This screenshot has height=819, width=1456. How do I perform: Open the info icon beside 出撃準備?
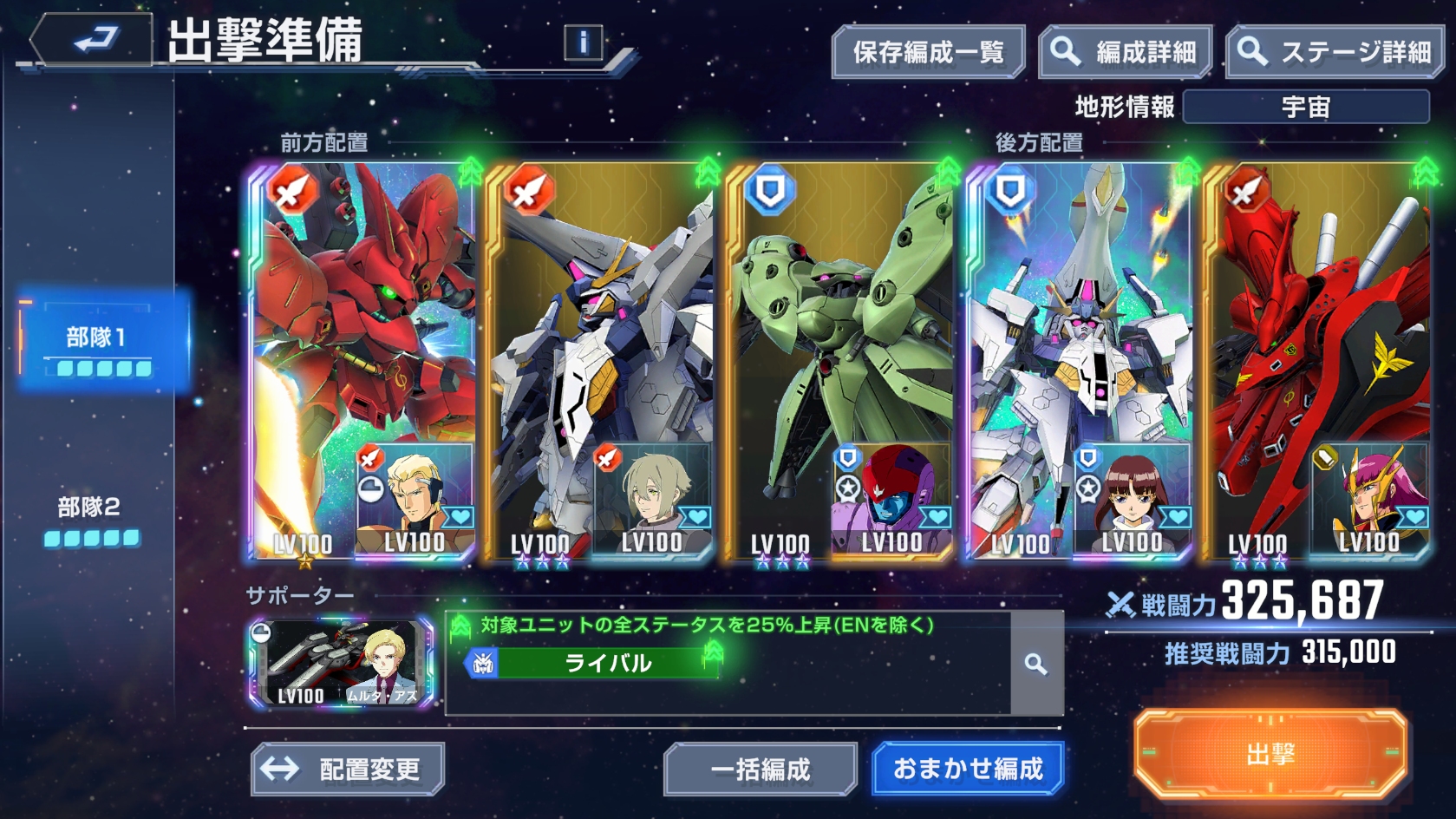click(x=583, y=42)
